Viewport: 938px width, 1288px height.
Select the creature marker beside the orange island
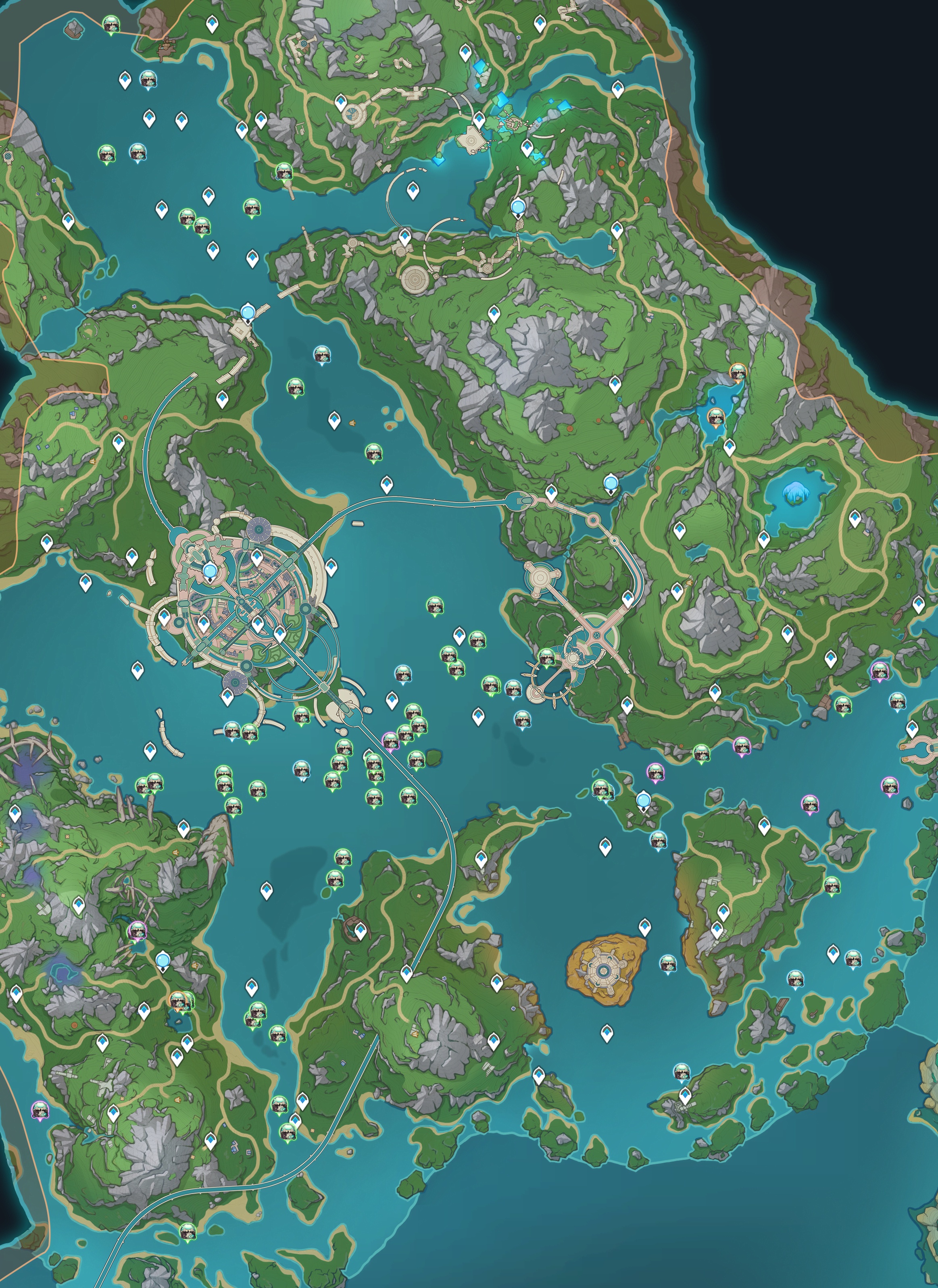coord(667,962)
